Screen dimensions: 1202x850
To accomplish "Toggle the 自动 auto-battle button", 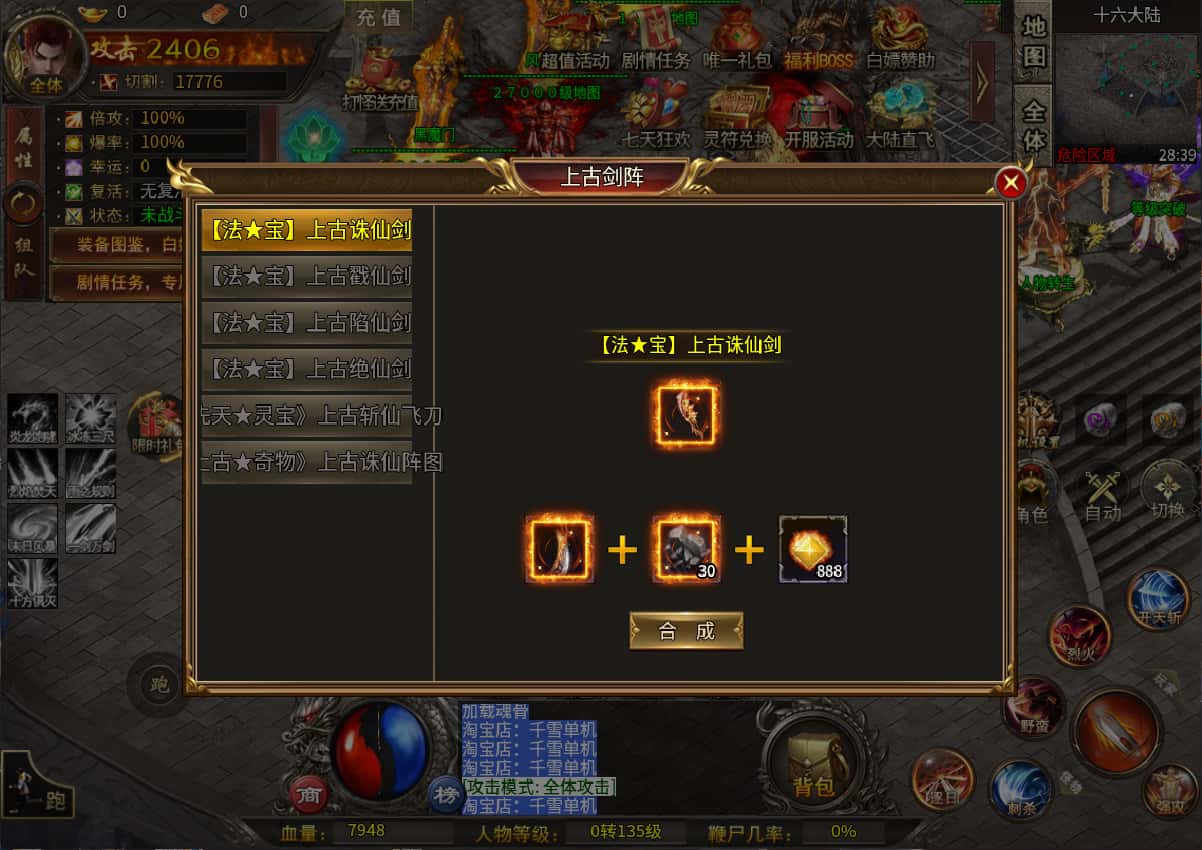I will pos(1103,494).
